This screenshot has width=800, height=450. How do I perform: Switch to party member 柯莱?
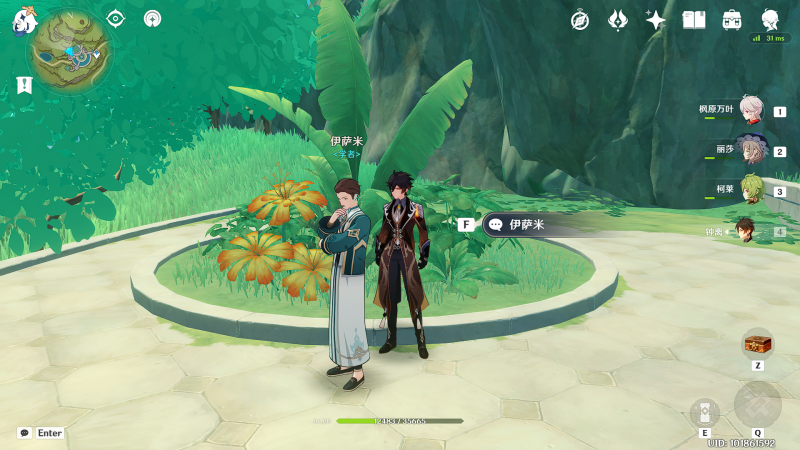coord(752,190)
